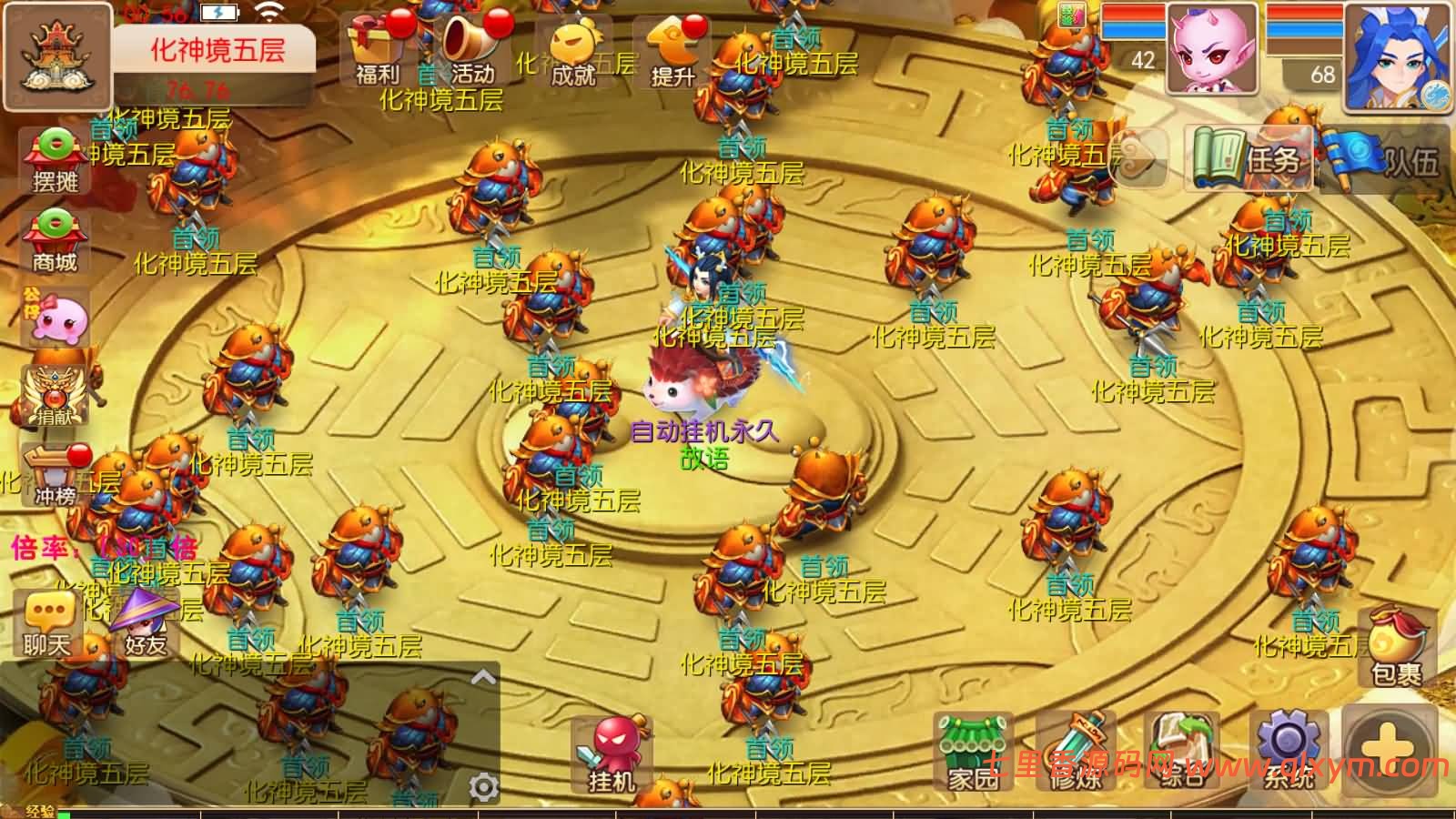1456x819 pixels.
Task: Expand the chat panel with the up arrow
Action: coord(484,677)
